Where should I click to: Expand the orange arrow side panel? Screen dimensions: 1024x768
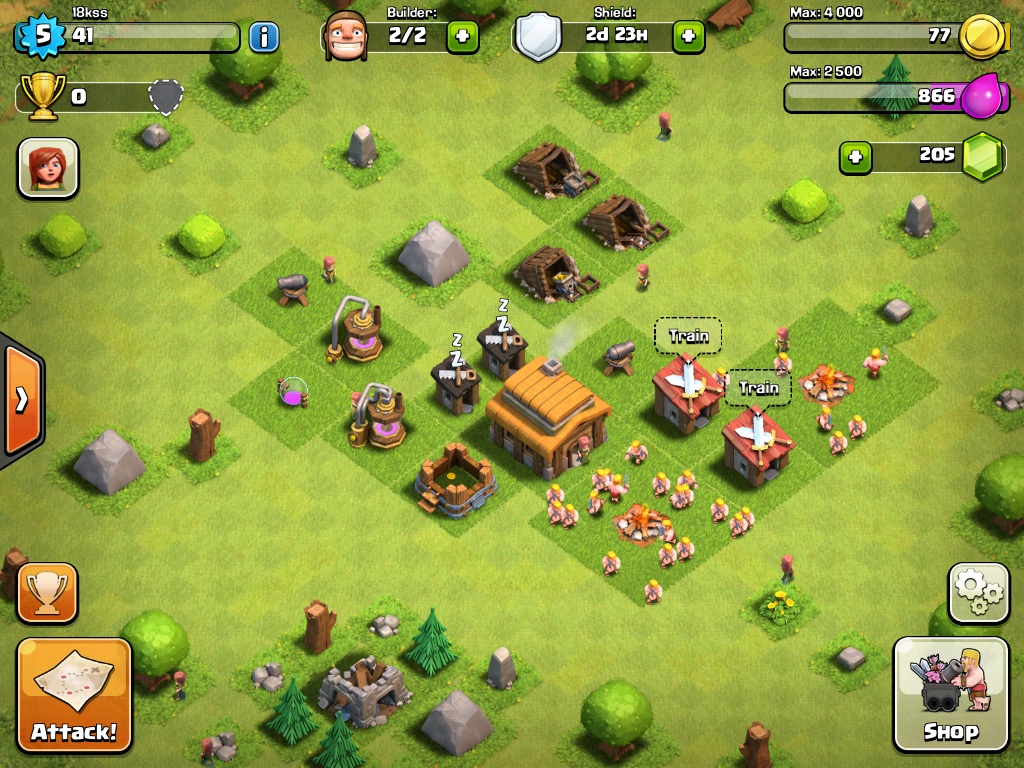[22, 399]
